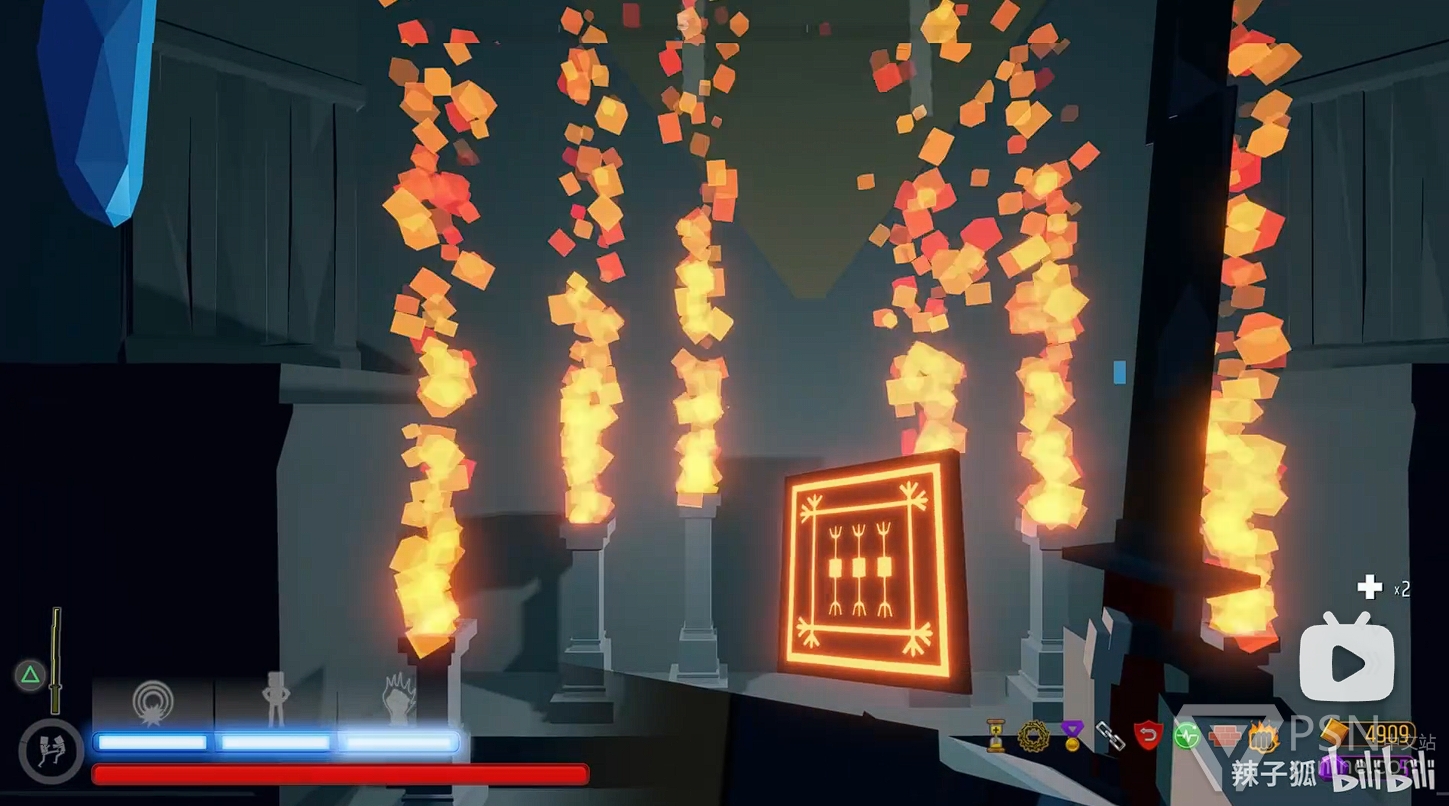1449x806 pixels.
Task: Select the sheathed katana weapon icon
Action: click(56, 646)
